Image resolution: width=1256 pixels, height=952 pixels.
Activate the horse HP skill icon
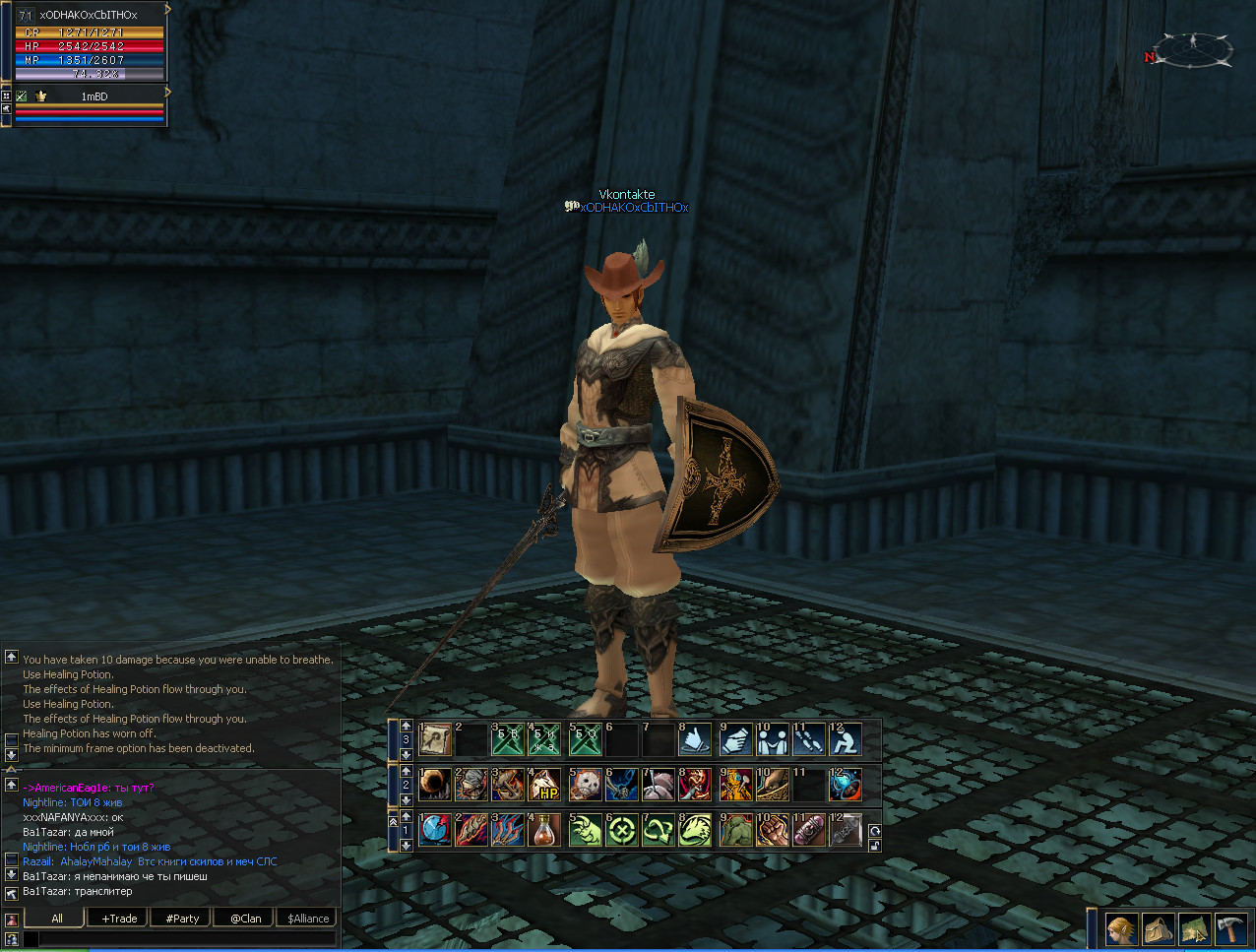(x=544, y=785)
